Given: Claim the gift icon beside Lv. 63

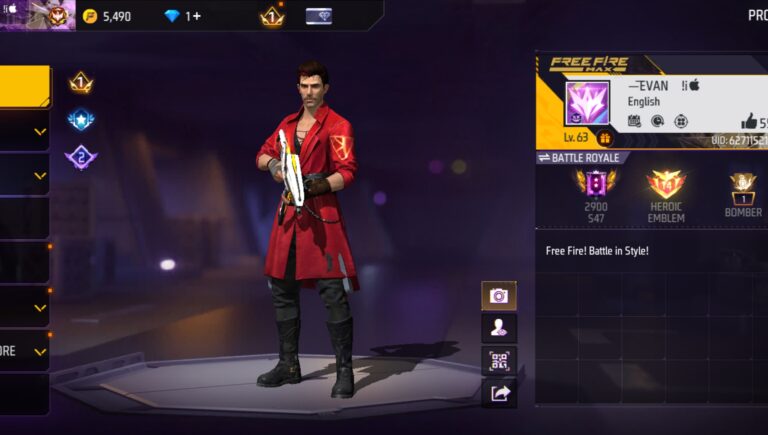Looking at the screenshot, I should [604, 138].
